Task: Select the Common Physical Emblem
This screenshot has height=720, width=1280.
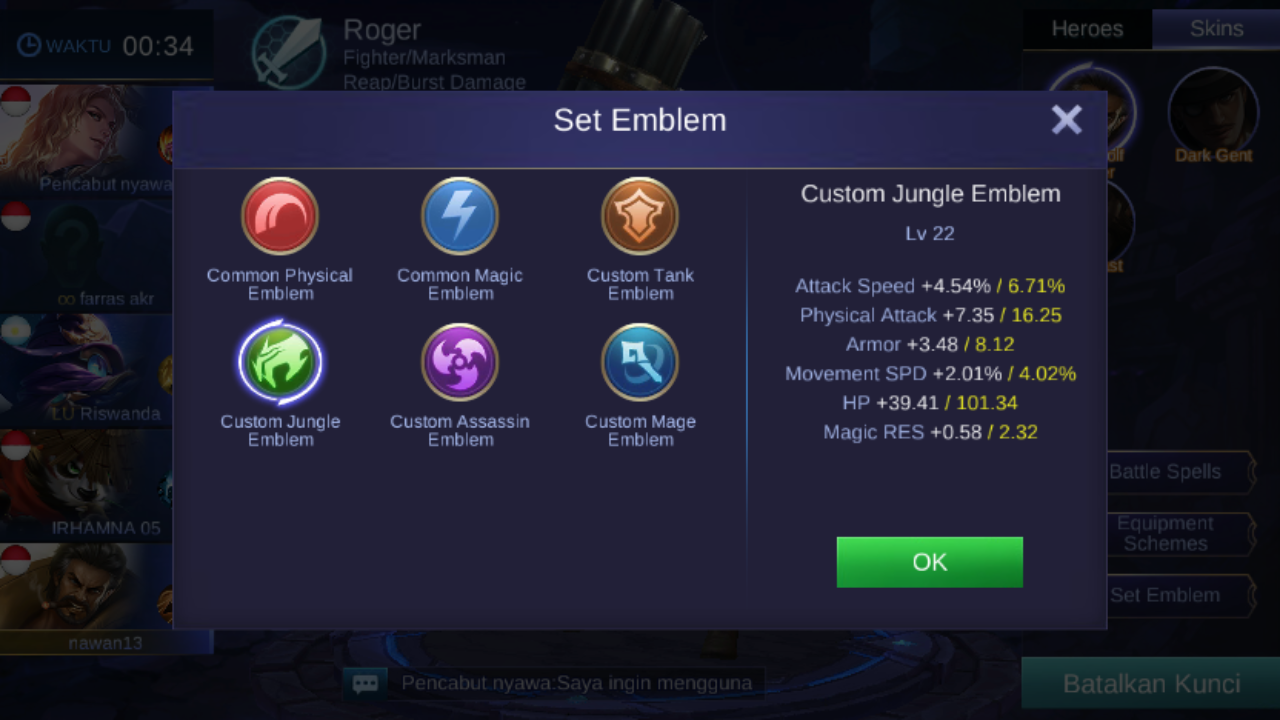Action: pos(280,217)
